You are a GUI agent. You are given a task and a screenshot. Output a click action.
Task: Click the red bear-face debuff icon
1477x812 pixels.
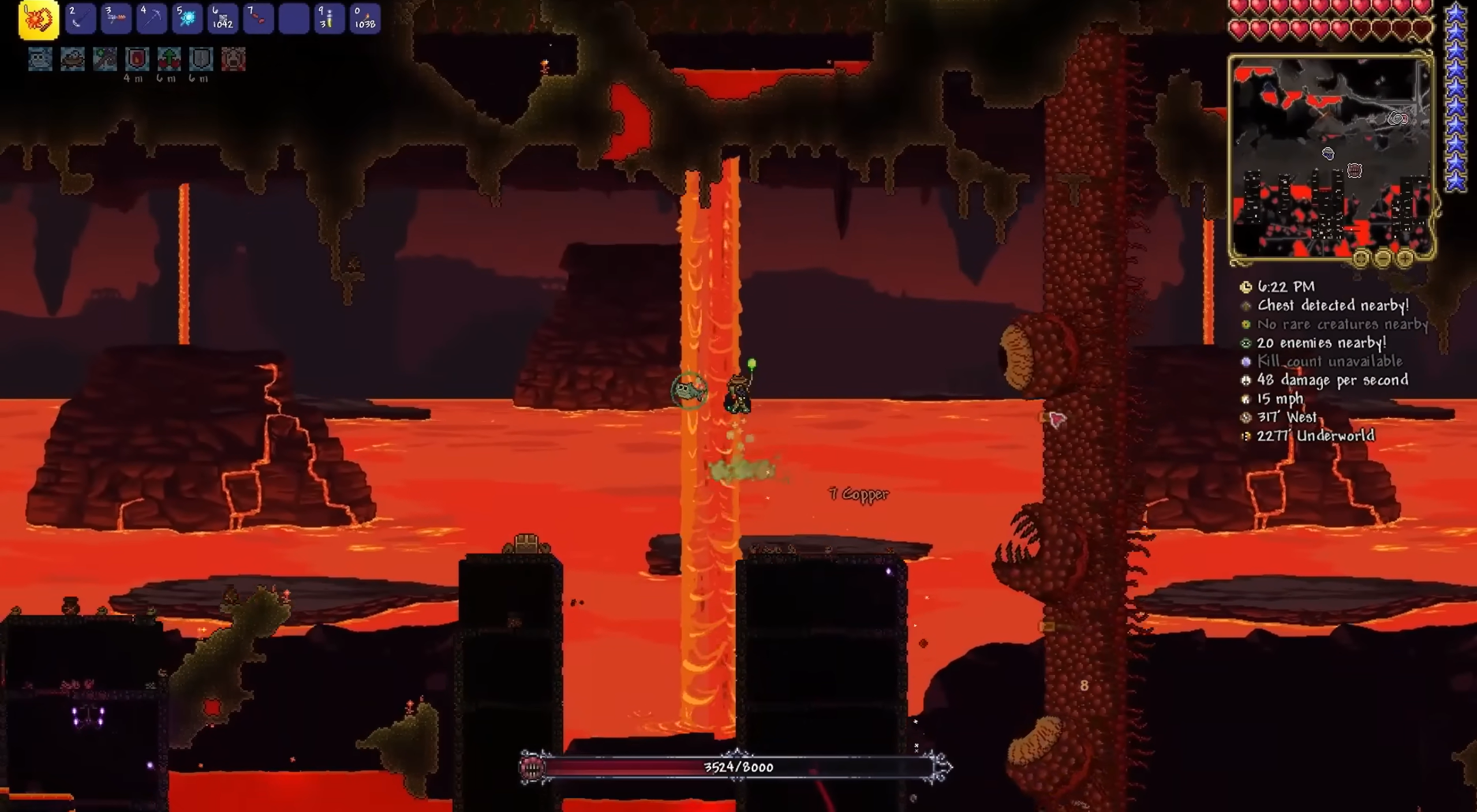(x=233, y=59)
